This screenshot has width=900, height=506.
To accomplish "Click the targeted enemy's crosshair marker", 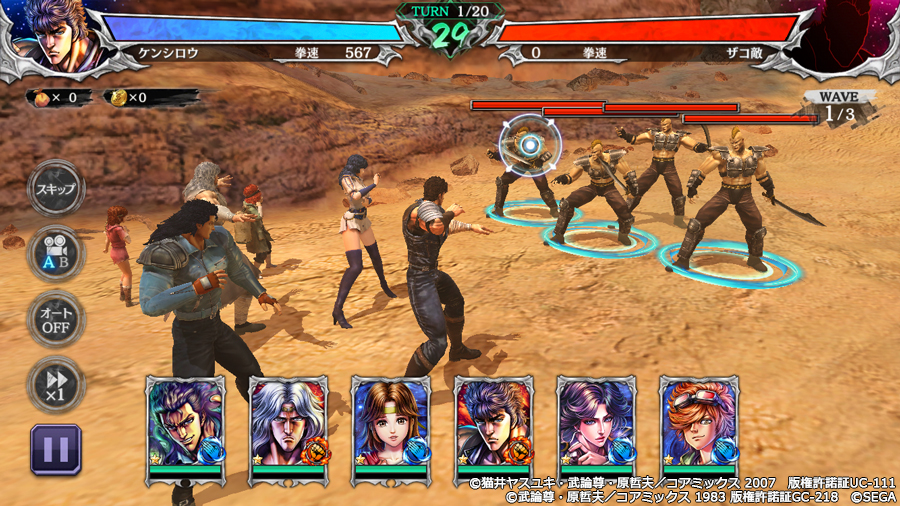I will (530, 146).
